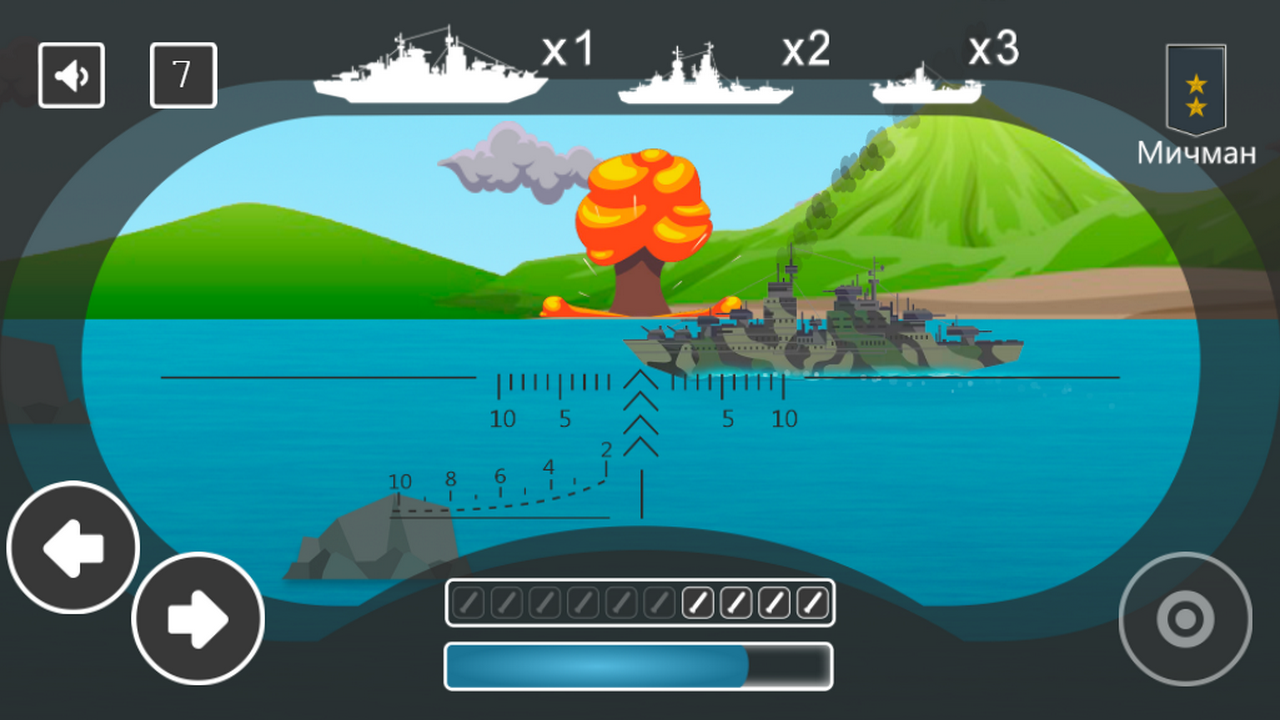The width and height of the screenshot is (1280, 720).
Task: Click the left periscope rotation arrow
Action: 72,548
